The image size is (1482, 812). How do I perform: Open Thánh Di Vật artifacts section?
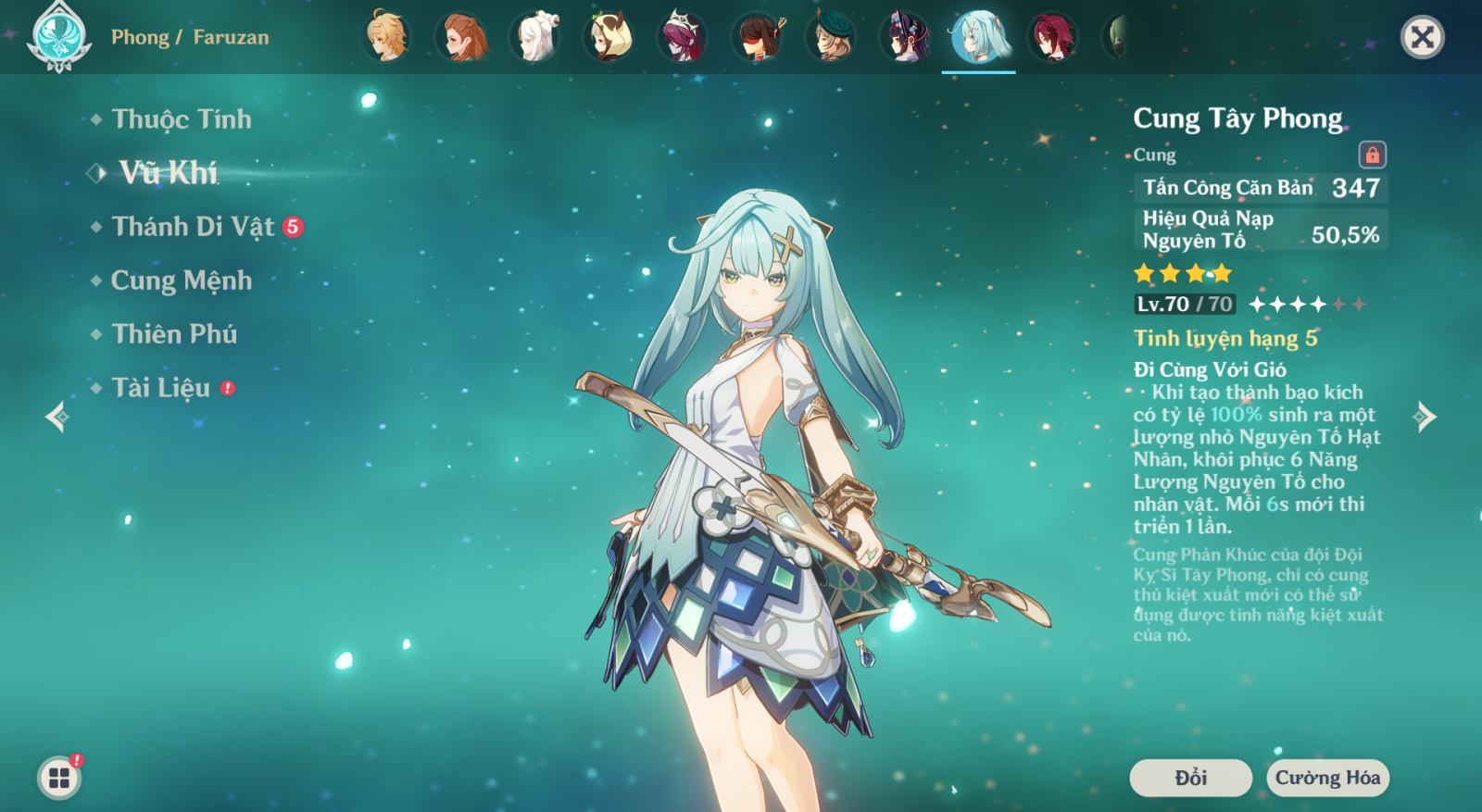tap(193, 227)
